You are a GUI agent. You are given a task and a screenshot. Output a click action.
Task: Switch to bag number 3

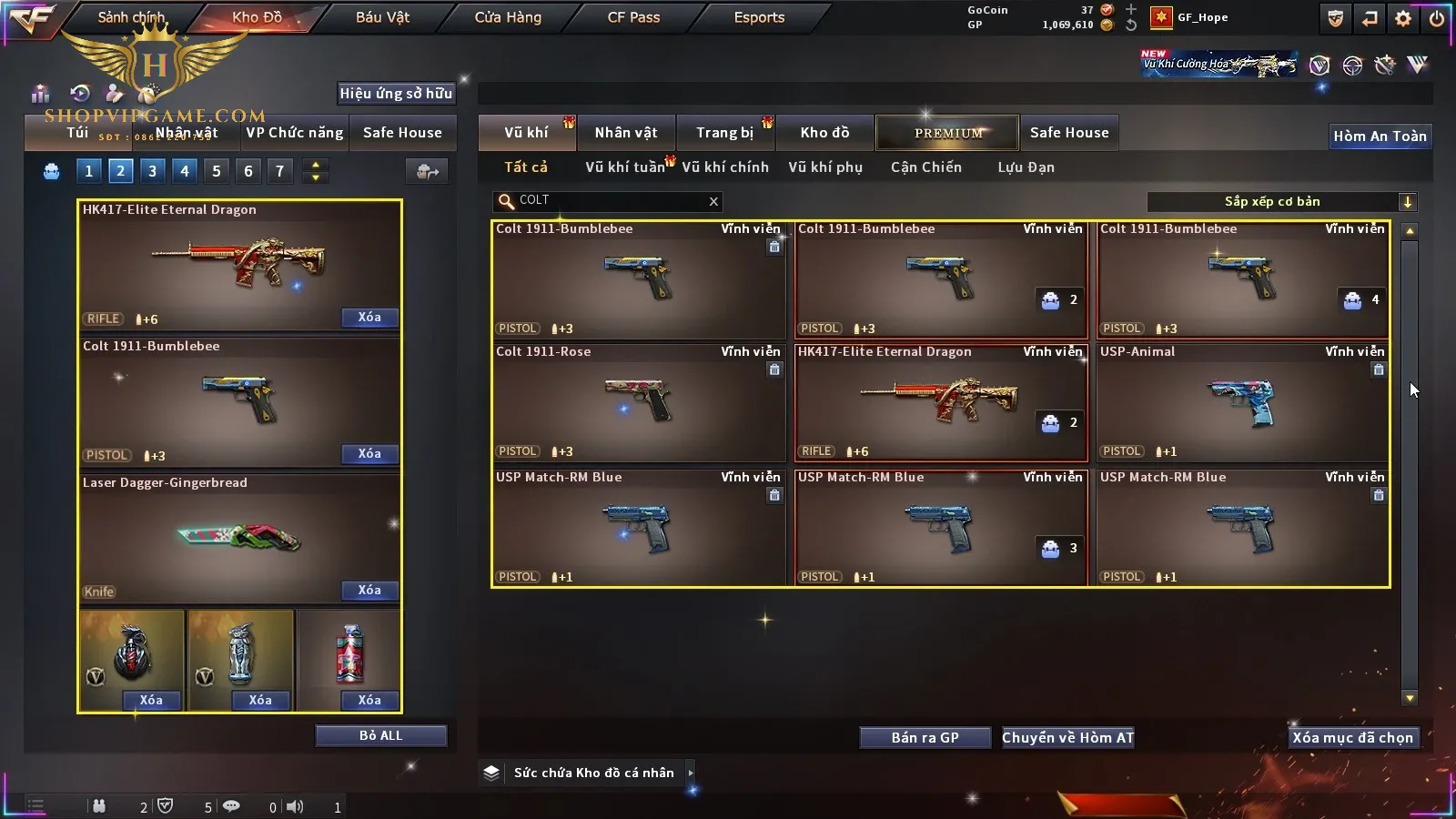tap(152, 171)
